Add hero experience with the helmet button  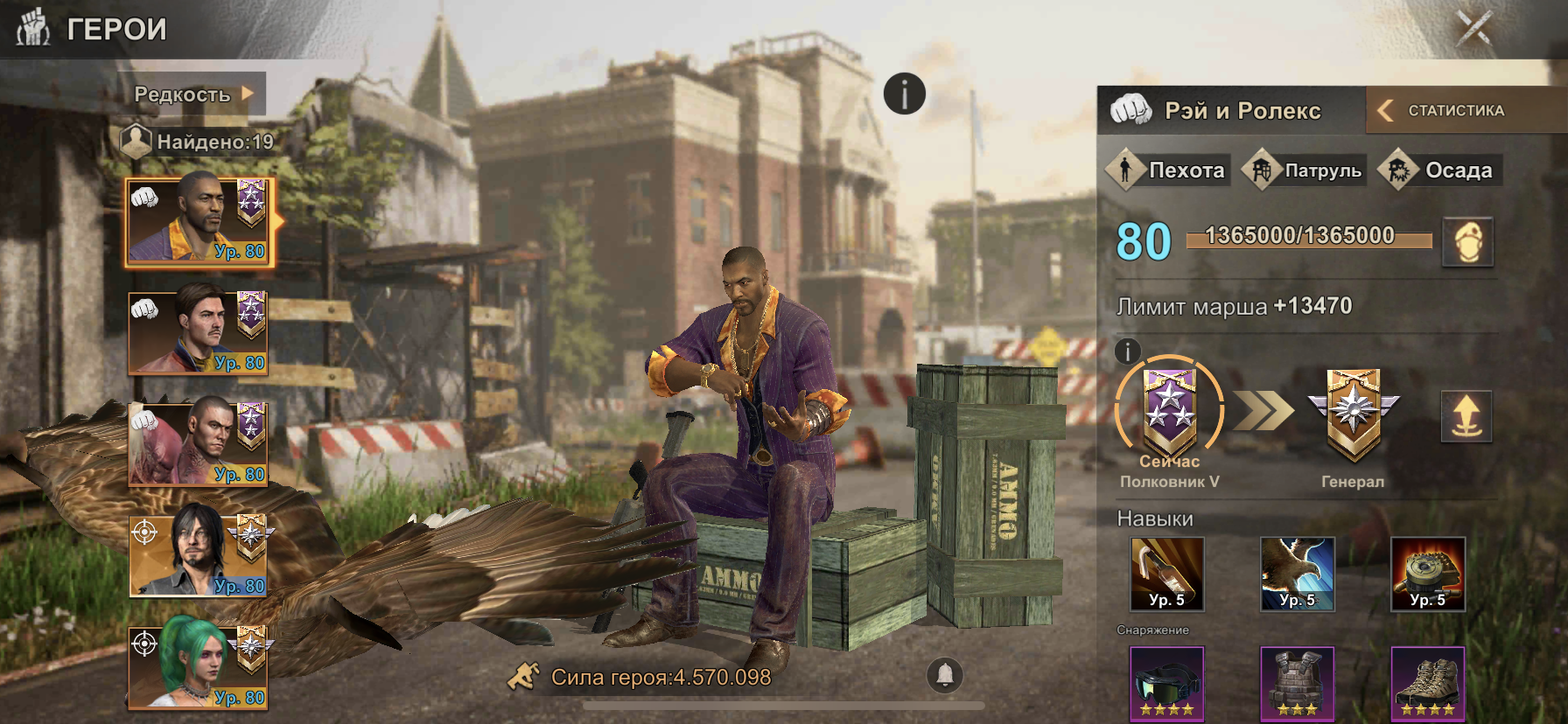point(1467,241)
